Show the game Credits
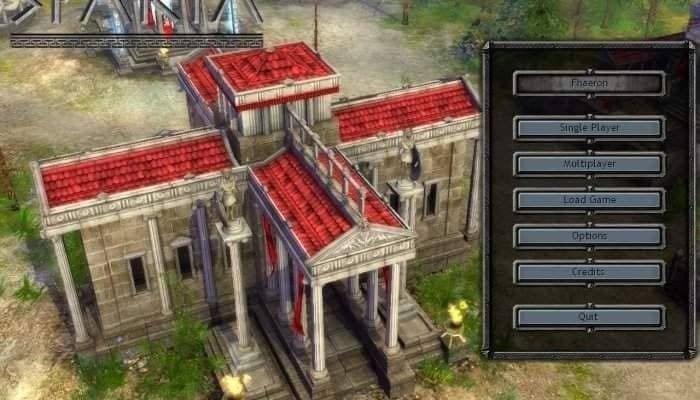The width and height of the screenshot is (700, 400). 589,272
